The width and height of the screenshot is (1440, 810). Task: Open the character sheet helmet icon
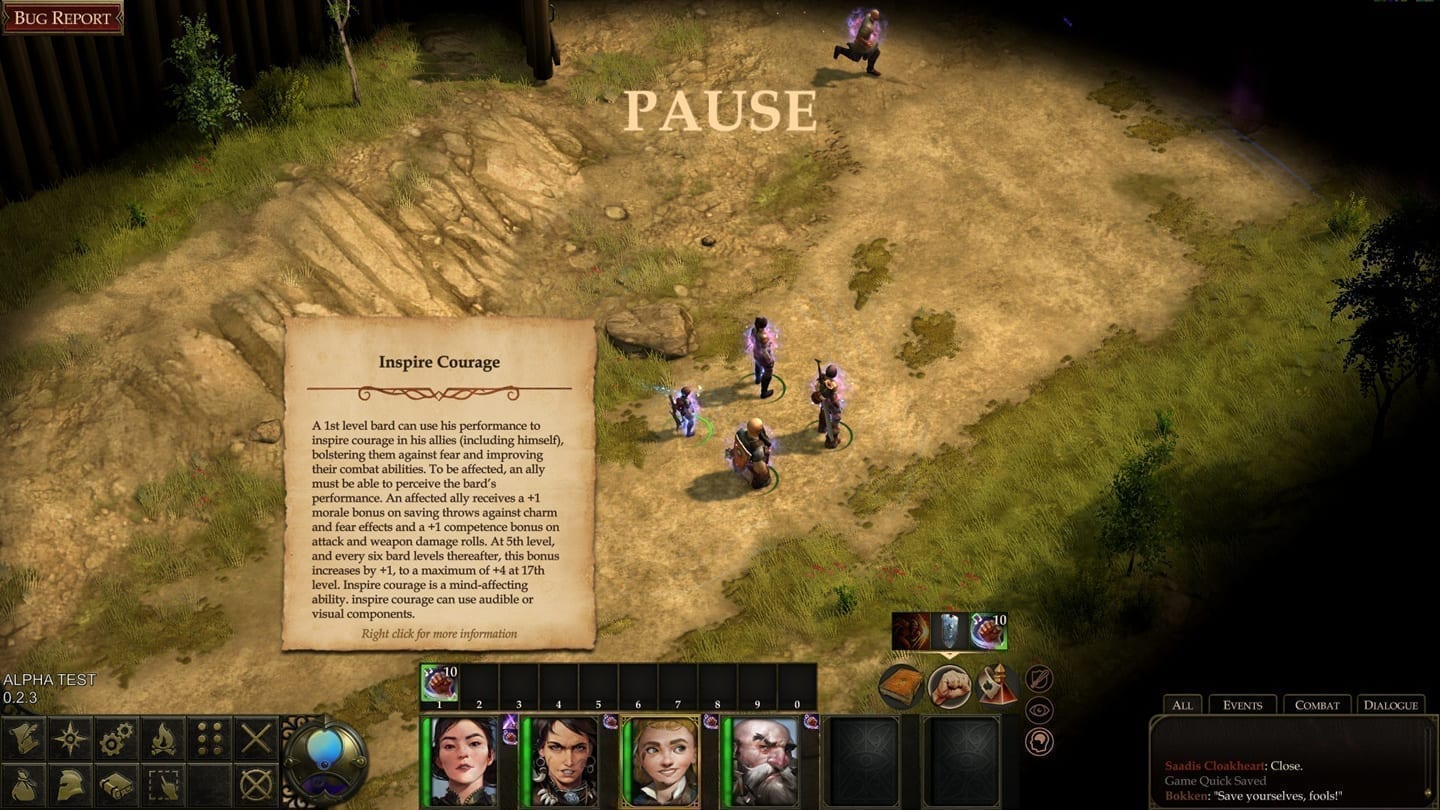pyautogui.click(x=70, y=785)
